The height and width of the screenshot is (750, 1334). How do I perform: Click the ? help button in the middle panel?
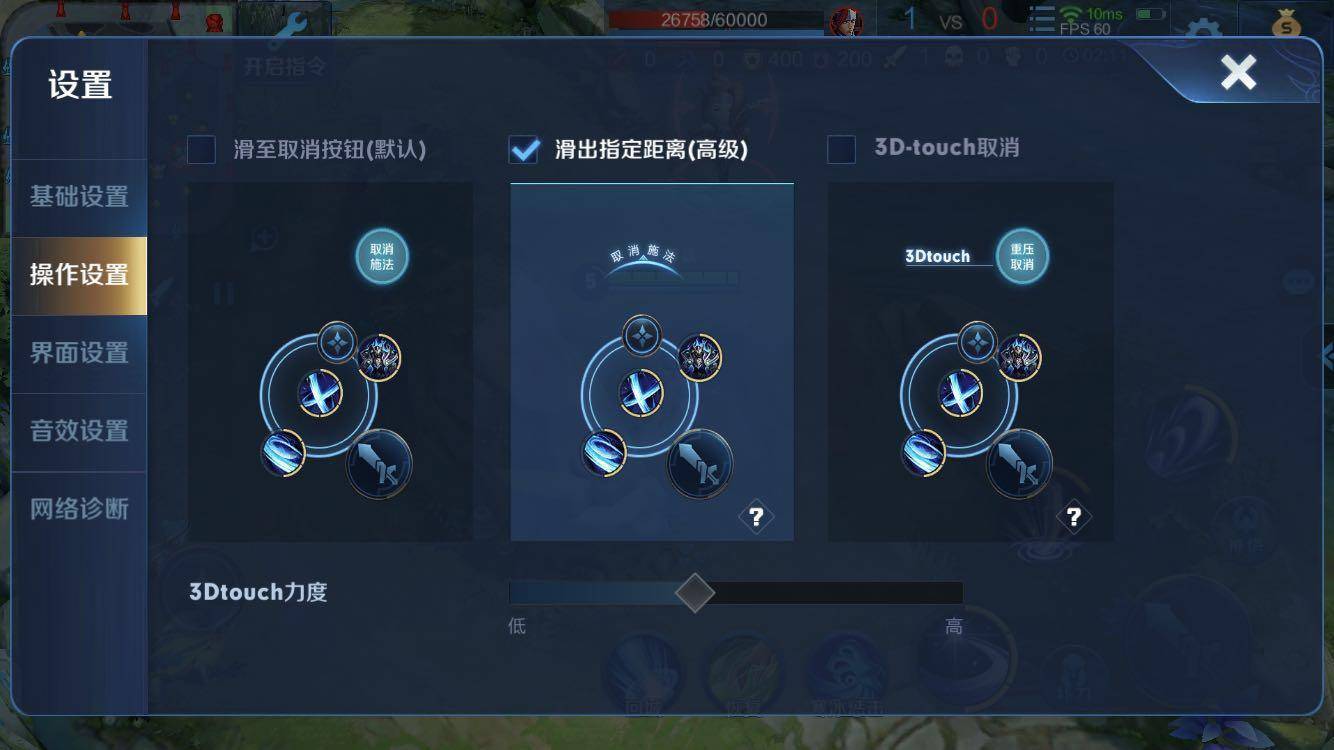click(x=757, y=517)
